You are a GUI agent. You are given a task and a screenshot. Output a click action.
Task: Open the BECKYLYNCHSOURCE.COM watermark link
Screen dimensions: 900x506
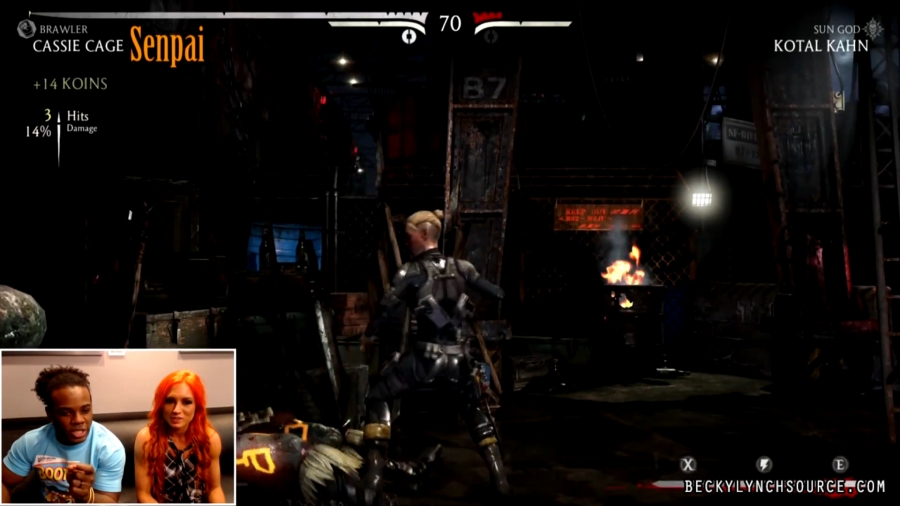coord(785,487)
